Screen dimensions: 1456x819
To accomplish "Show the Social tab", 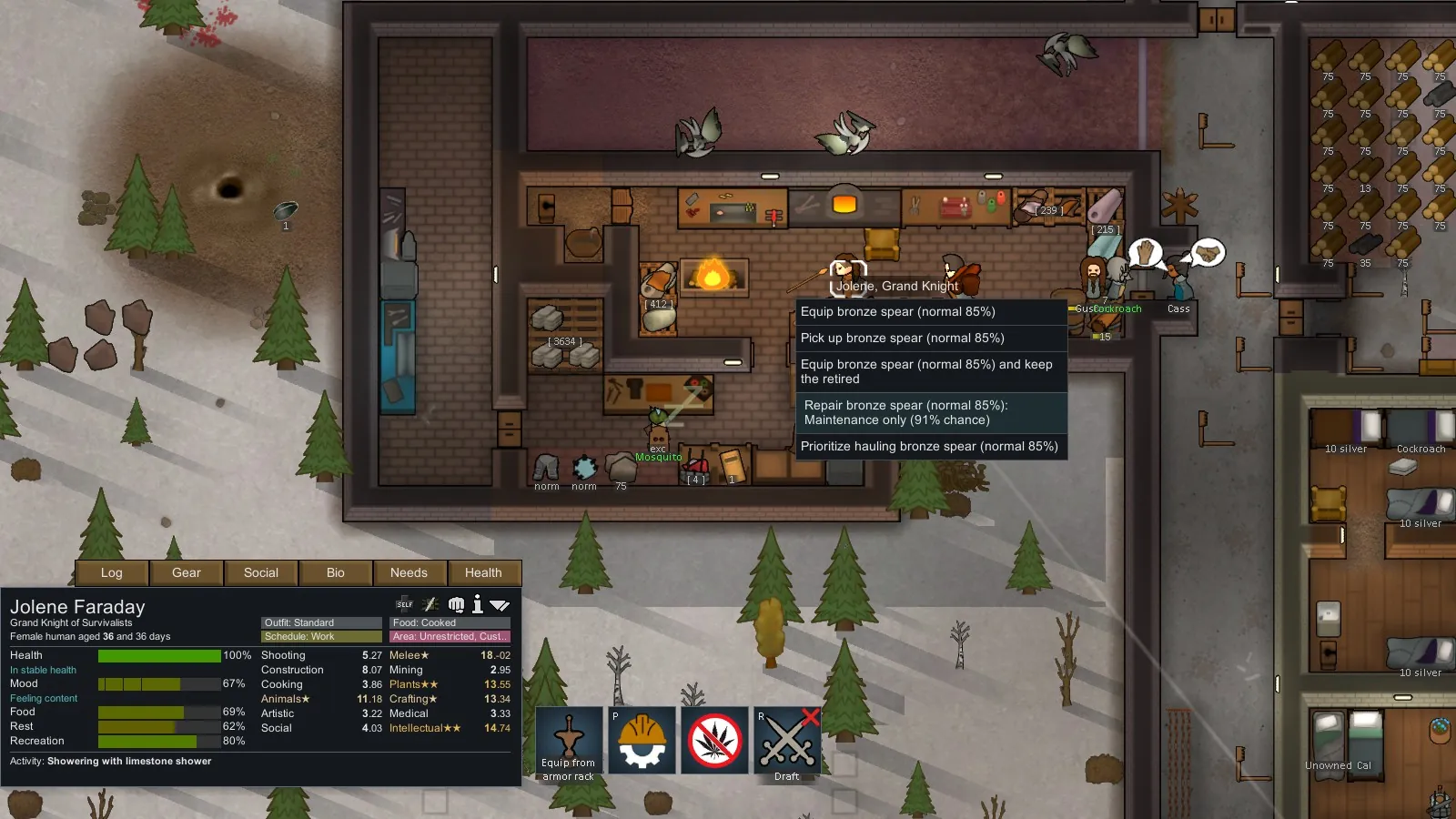I will point(261,572).
